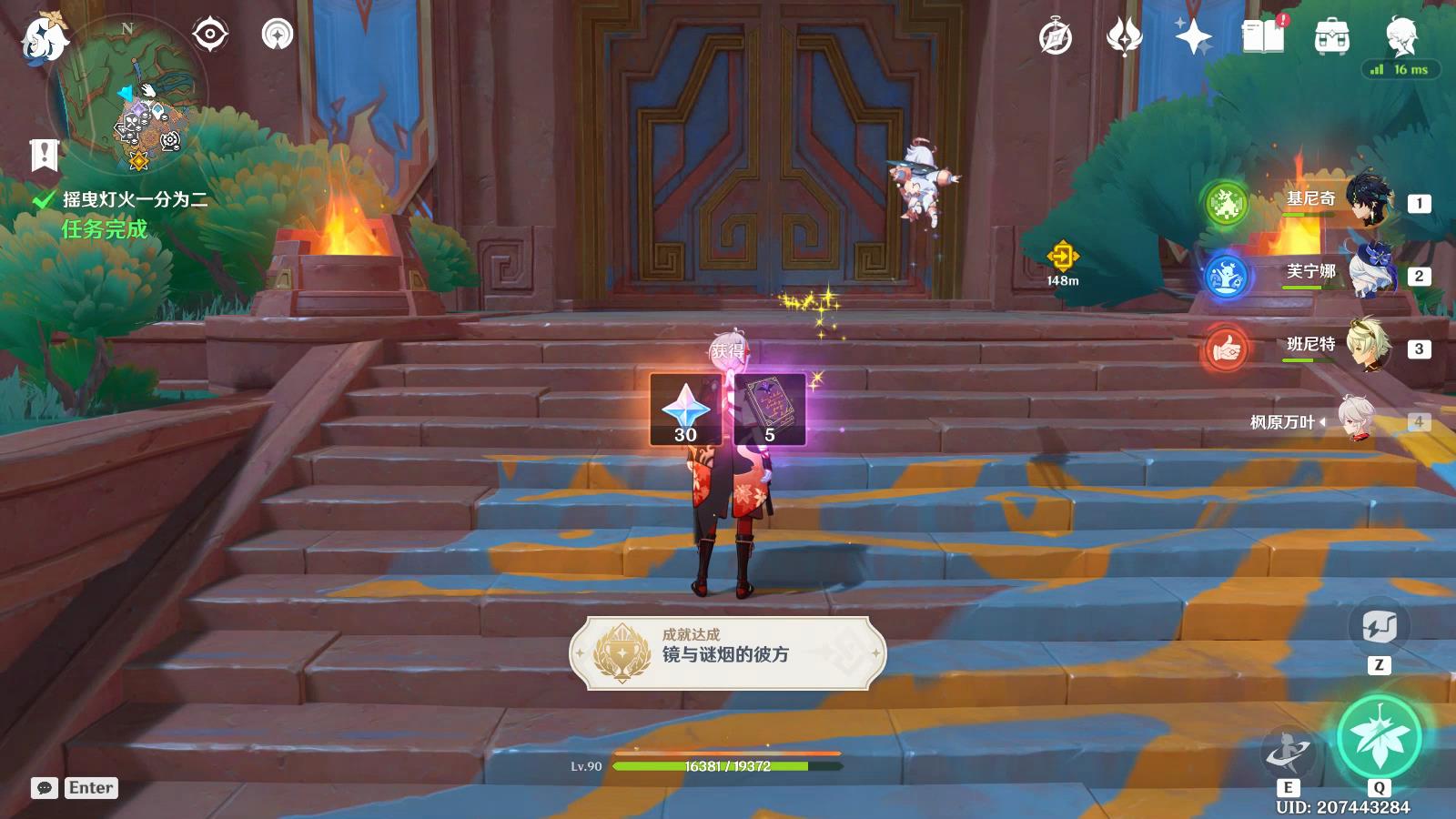Open the adventurer handbook book icon
This screenshot has width=1456, height=819.
click(1263, 37)
